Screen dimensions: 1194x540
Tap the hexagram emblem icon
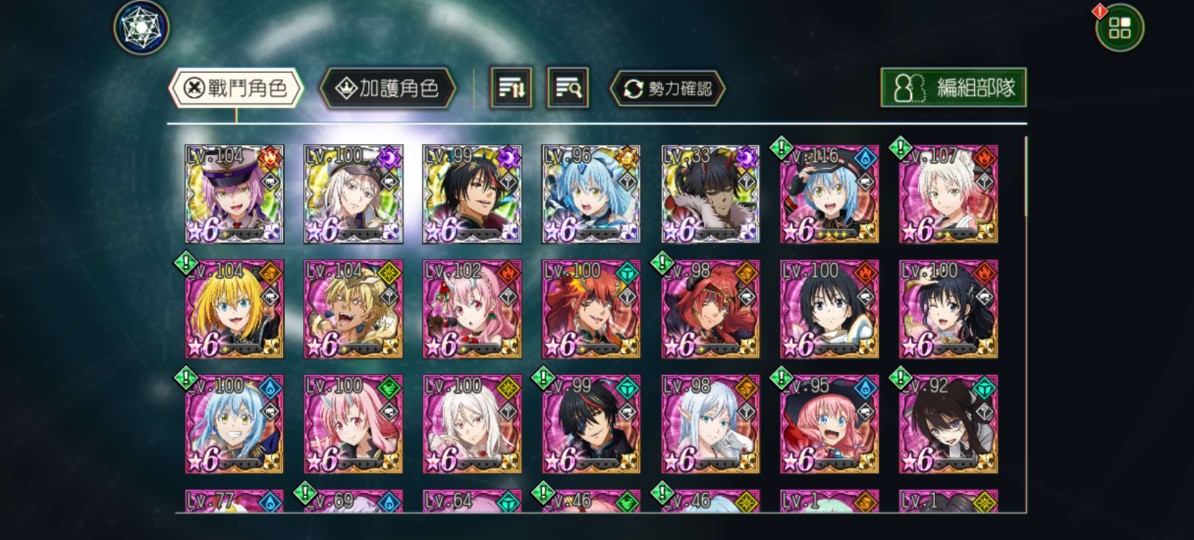coord(141,27)
